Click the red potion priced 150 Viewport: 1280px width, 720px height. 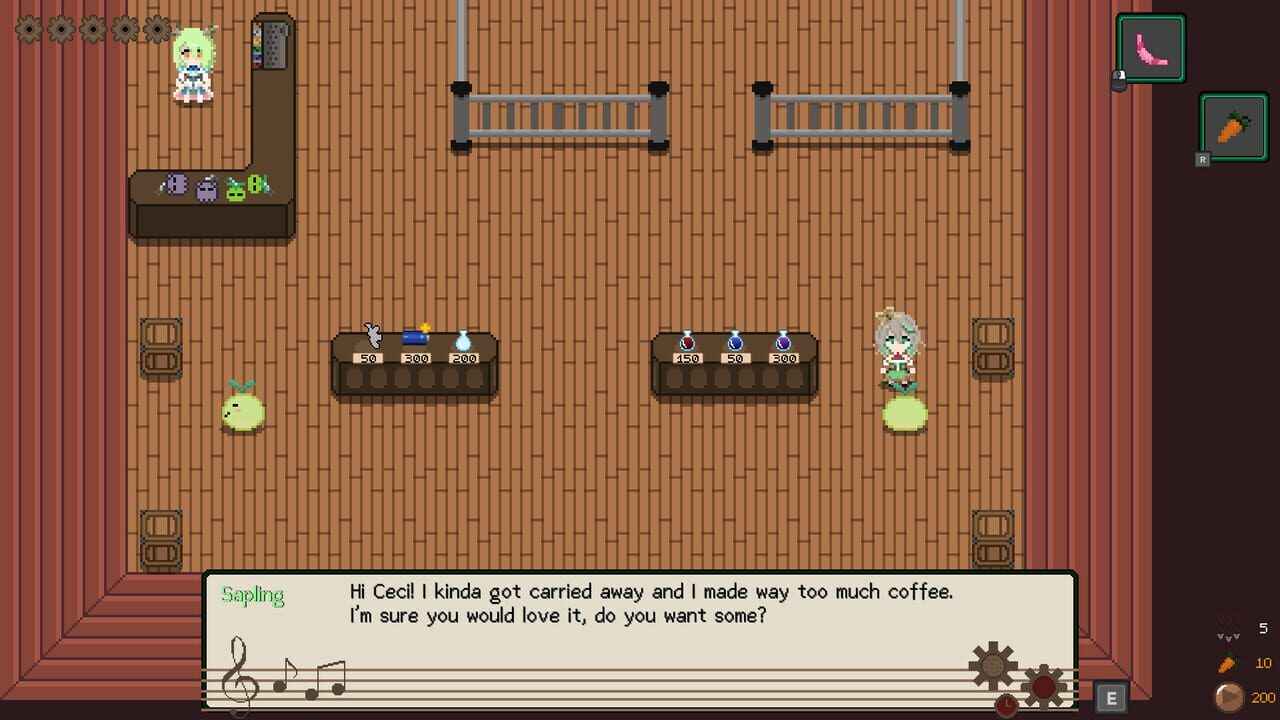point(690,343)
